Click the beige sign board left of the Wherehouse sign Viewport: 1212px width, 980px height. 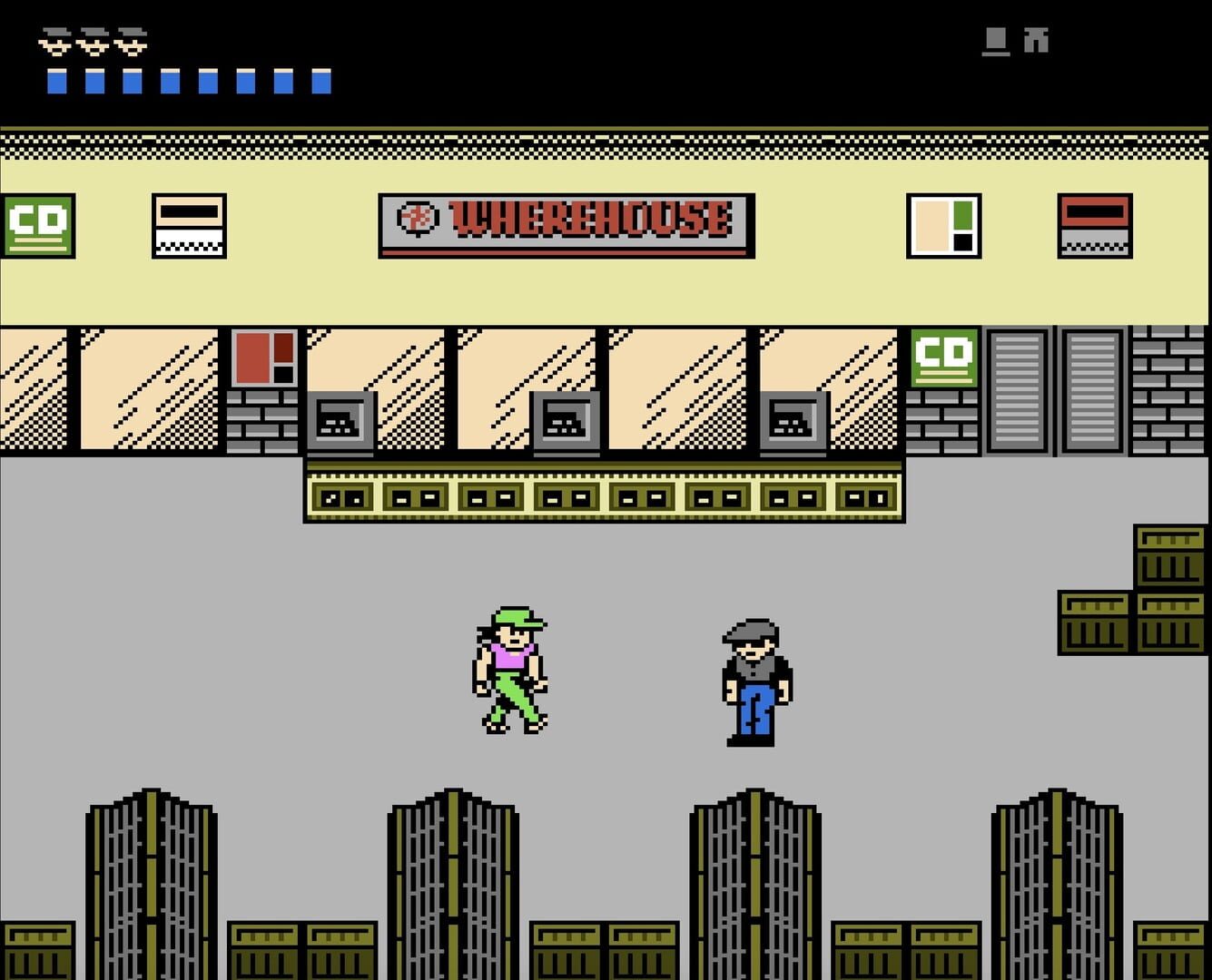pos(189,227)
